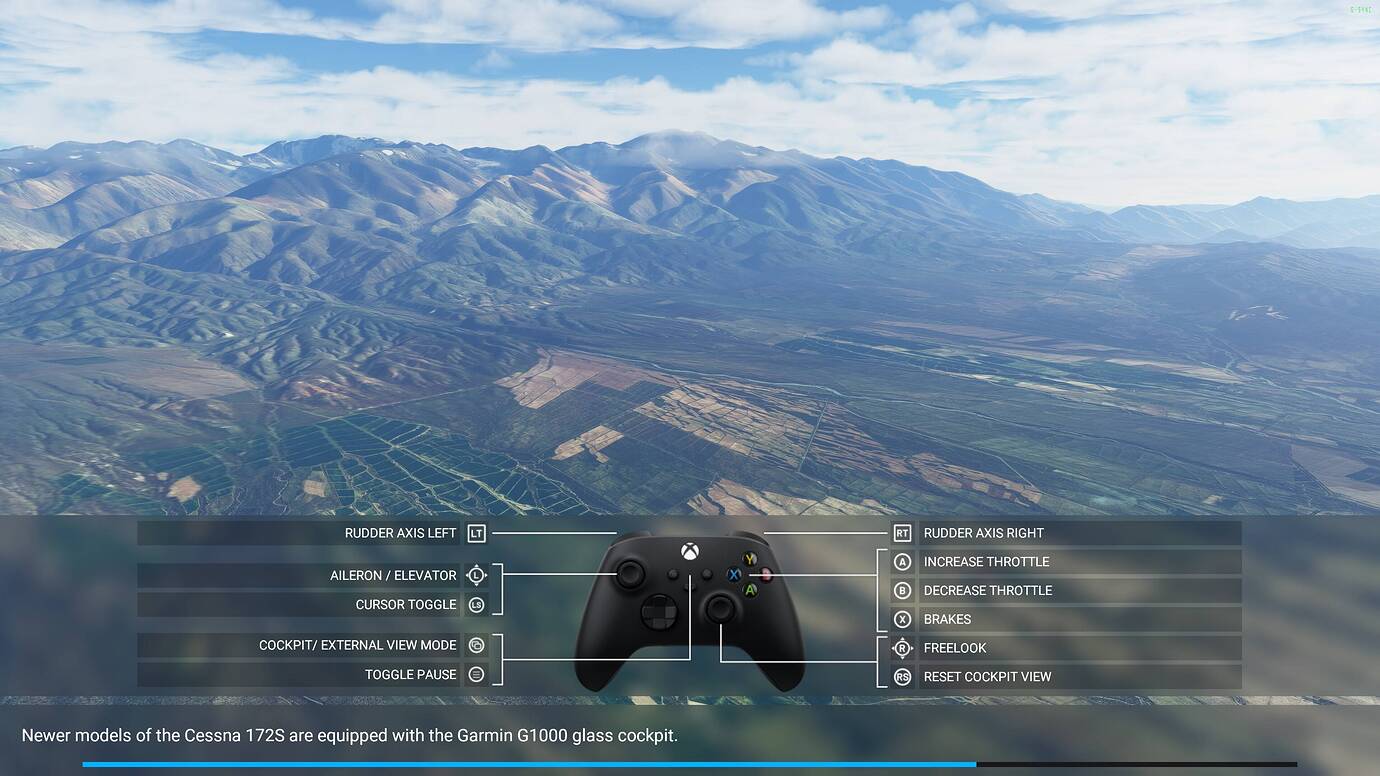1380x776 pixels.
Task: Click the B Decrease Throttle button icon
Action: pyautogui.click(x=903, y=590)
